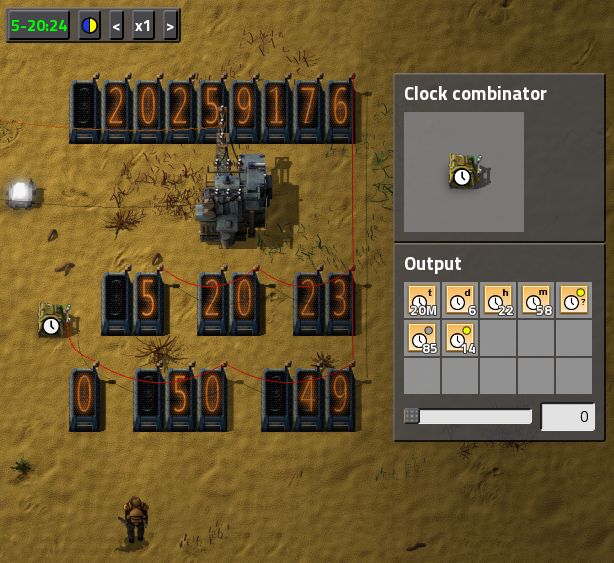This screenshot has width=614, height=563.
Task: Select the clock signal marked d
Action: click(x=460, y=300)
